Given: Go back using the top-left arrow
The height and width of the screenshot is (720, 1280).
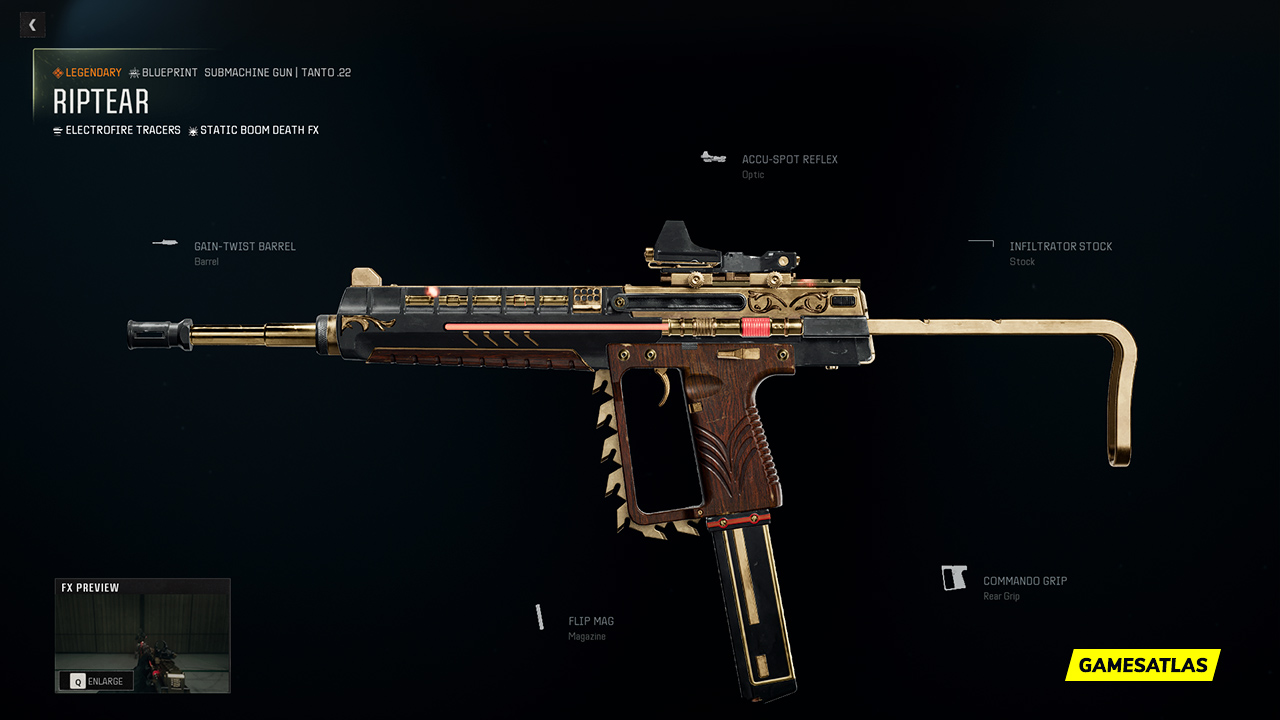Looking at the screenshot, I should pyautogui.click(x=32, y=25).
